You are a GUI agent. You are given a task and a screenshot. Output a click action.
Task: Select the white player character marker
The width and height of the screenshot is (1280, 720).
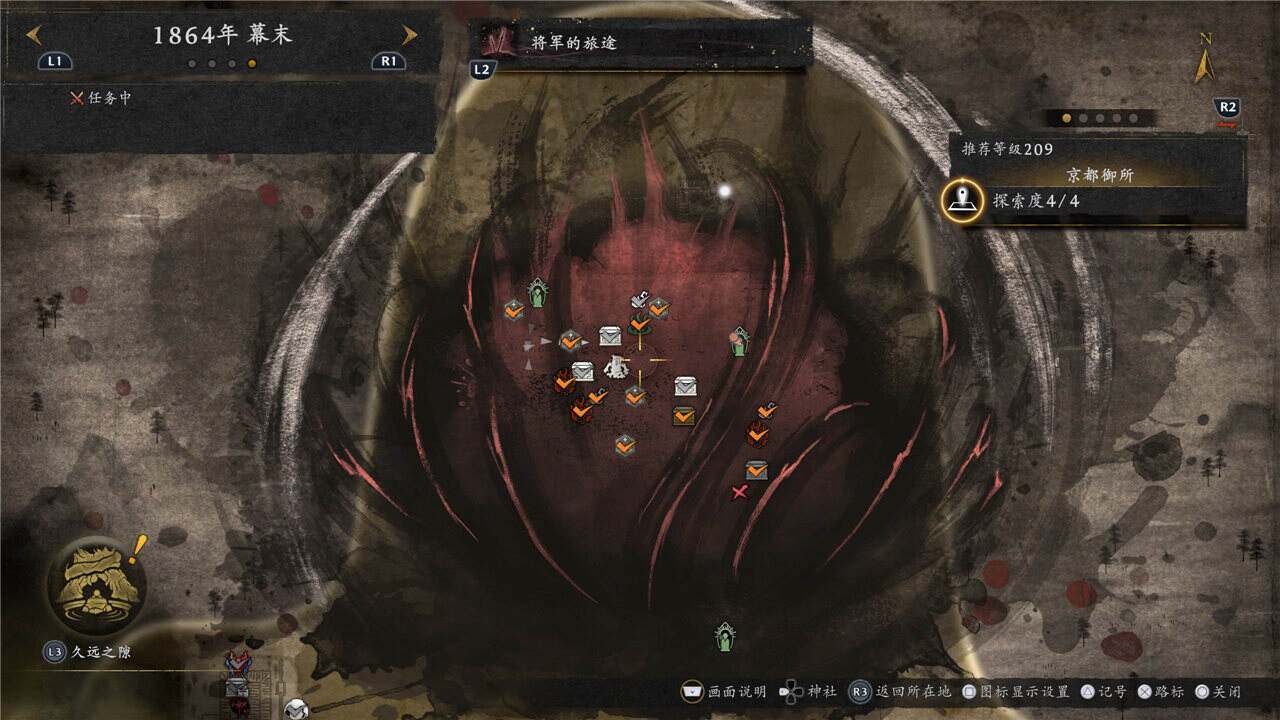[x=616, y=367]
